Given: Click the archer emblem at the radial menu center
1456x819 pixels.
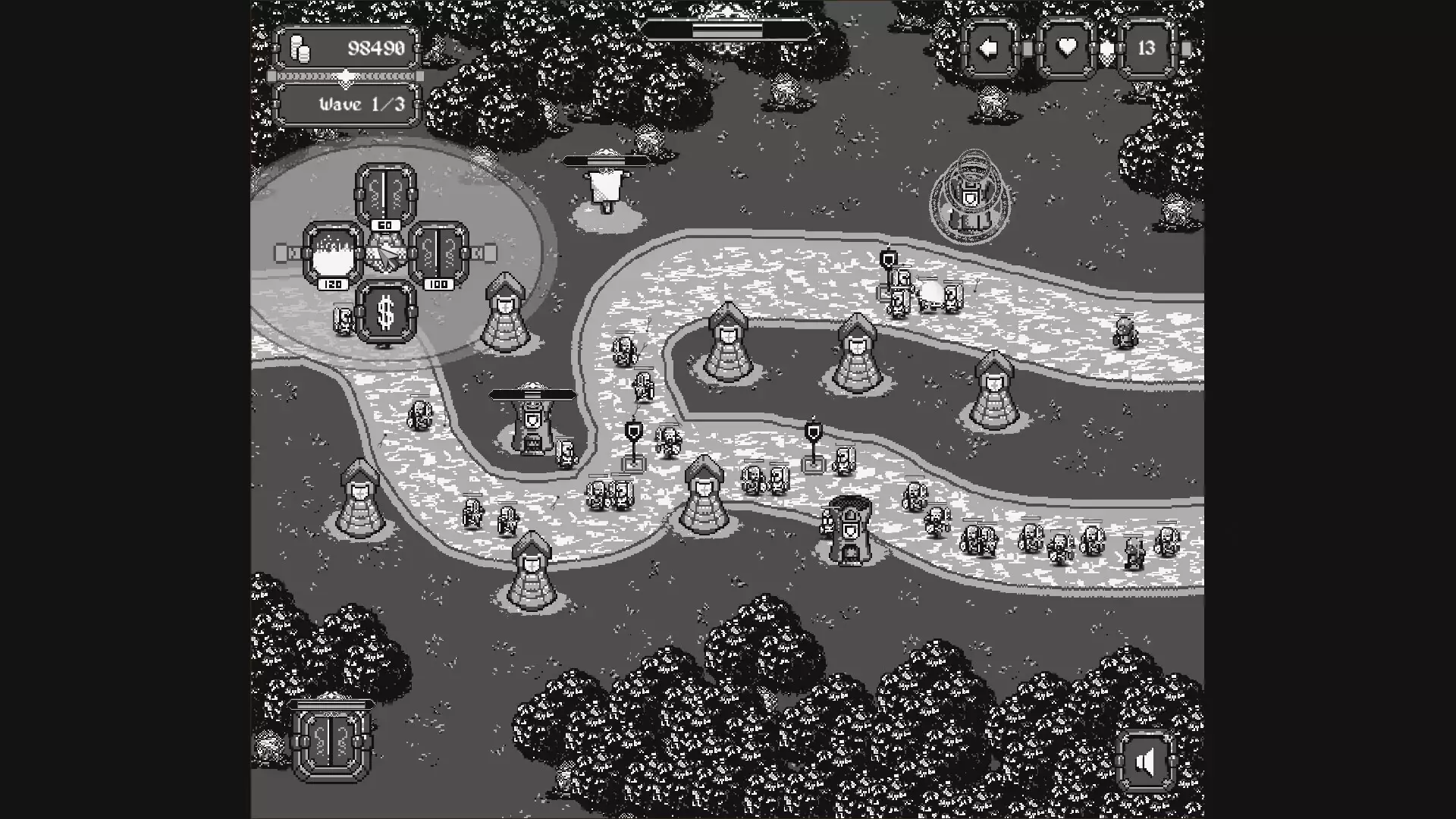Looking at the screenshot, I should [386, 253].
